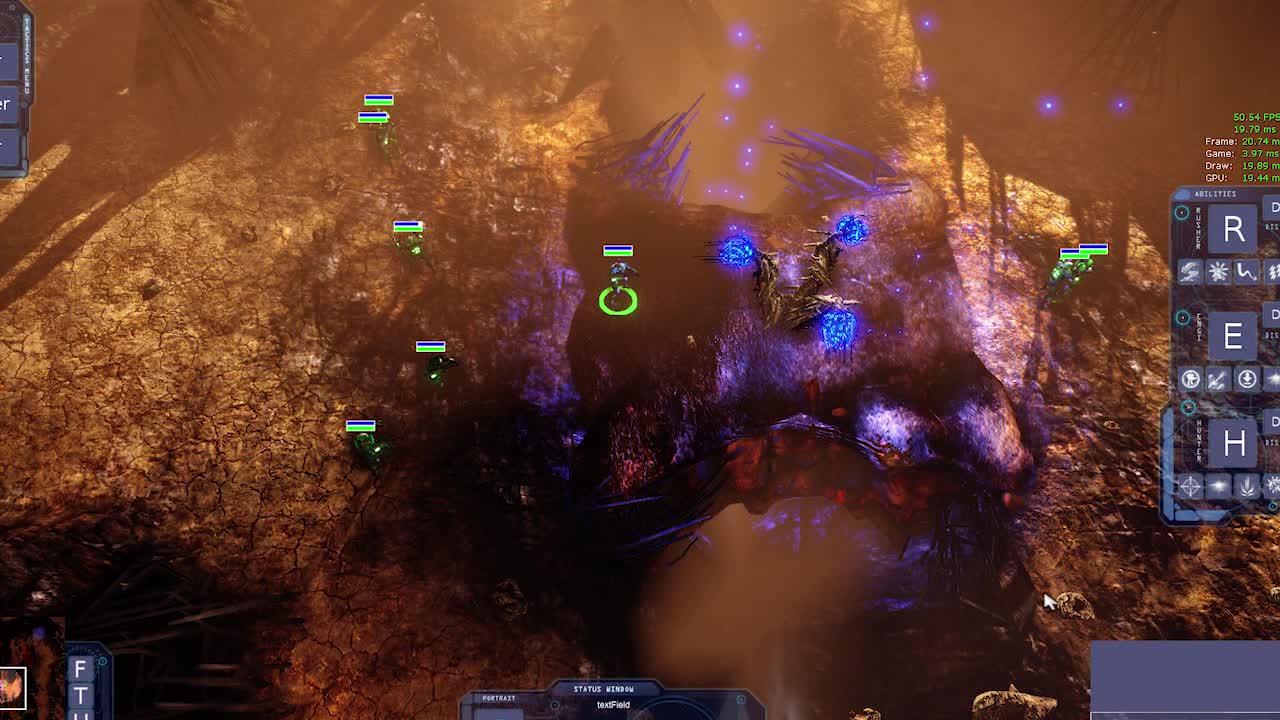Screen dimensions: 1280x720
Task: Activate the Rusher starburst ability
Action: coord(1216,272)
